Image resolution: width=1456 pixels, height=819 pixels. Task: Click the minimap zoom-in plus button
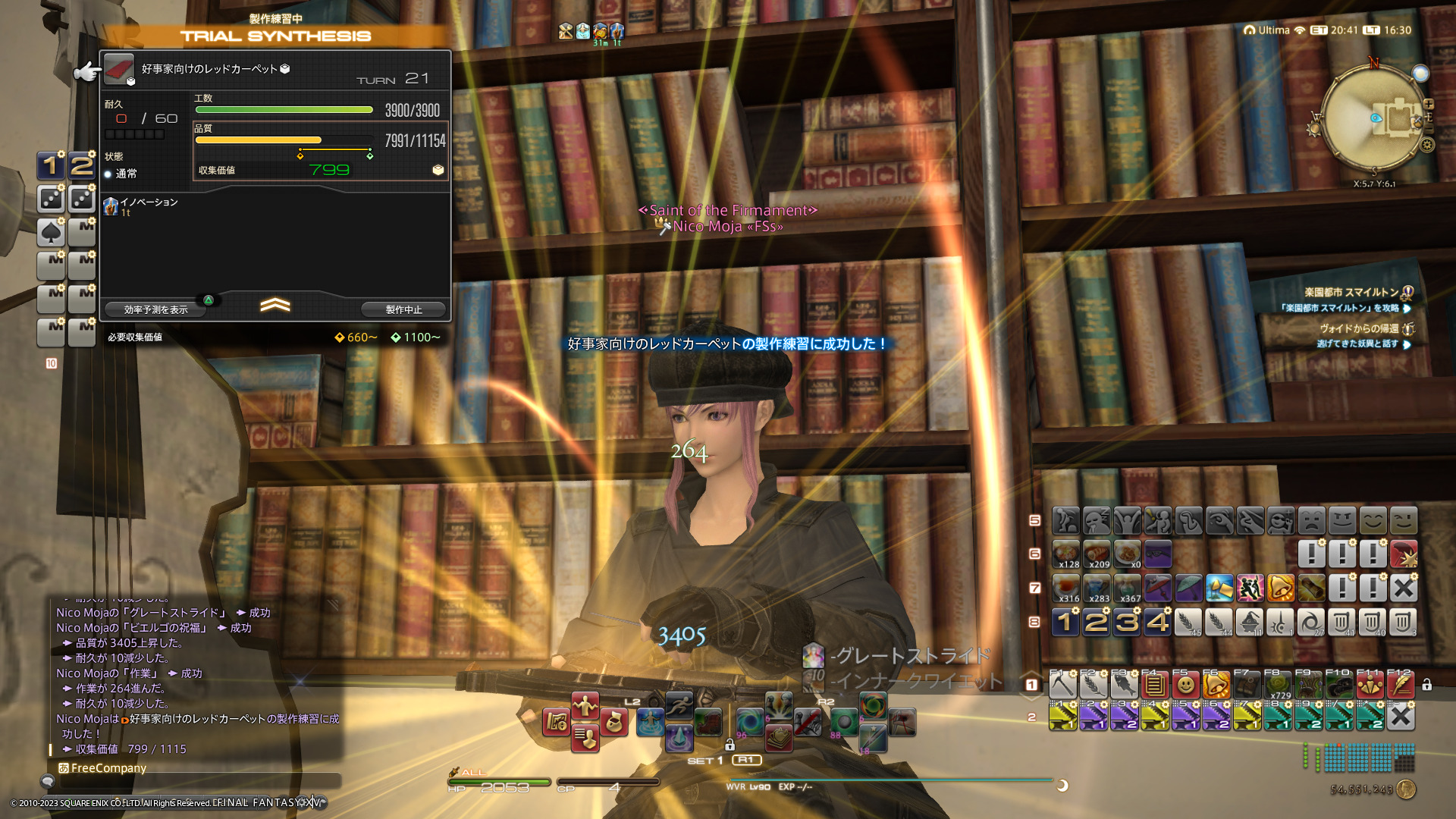click(x=1429, y=104)
